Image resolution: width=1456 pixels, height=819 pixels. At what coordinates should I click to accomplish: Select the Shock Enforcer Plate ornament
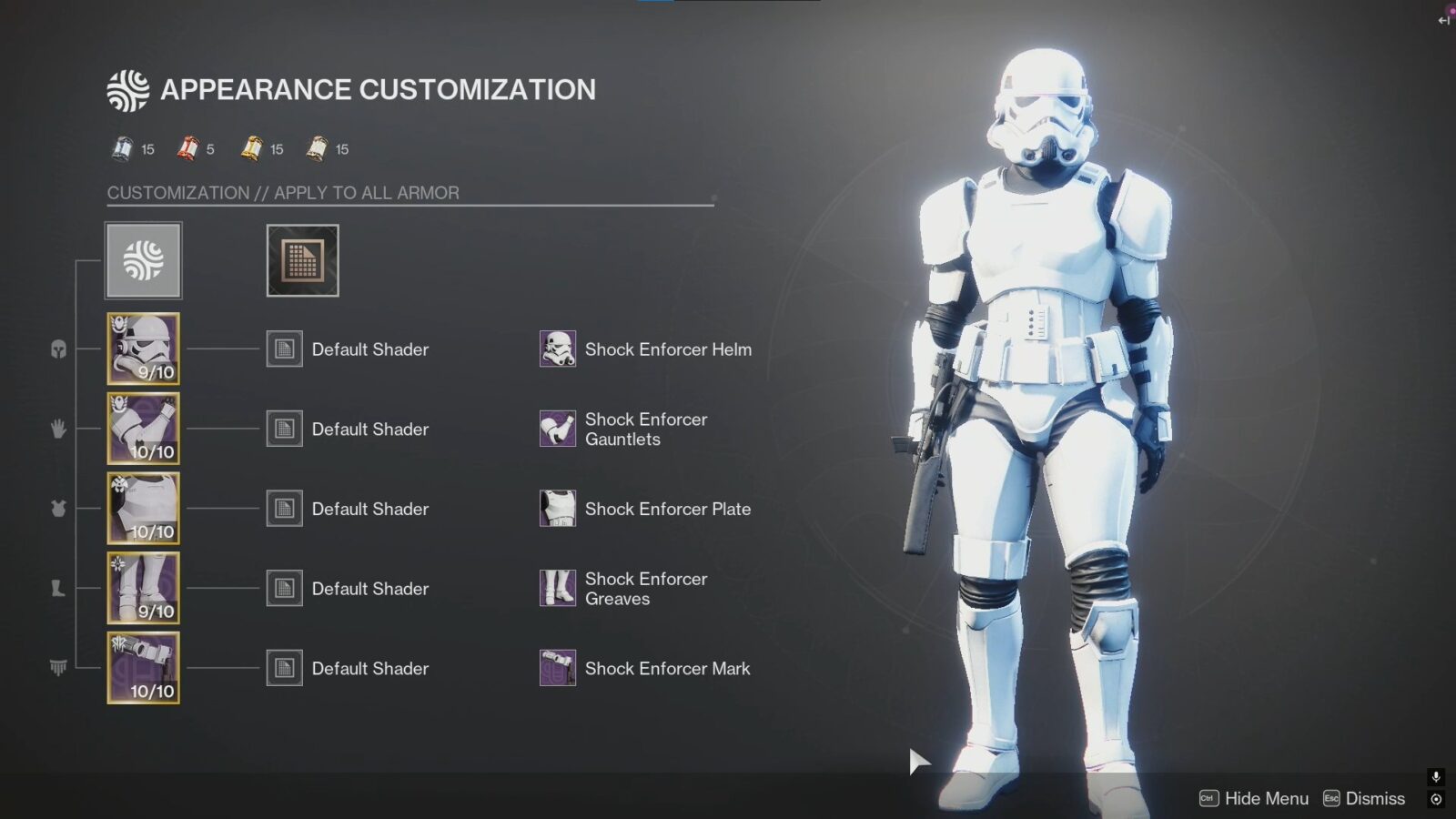click(x=558, y=509)
